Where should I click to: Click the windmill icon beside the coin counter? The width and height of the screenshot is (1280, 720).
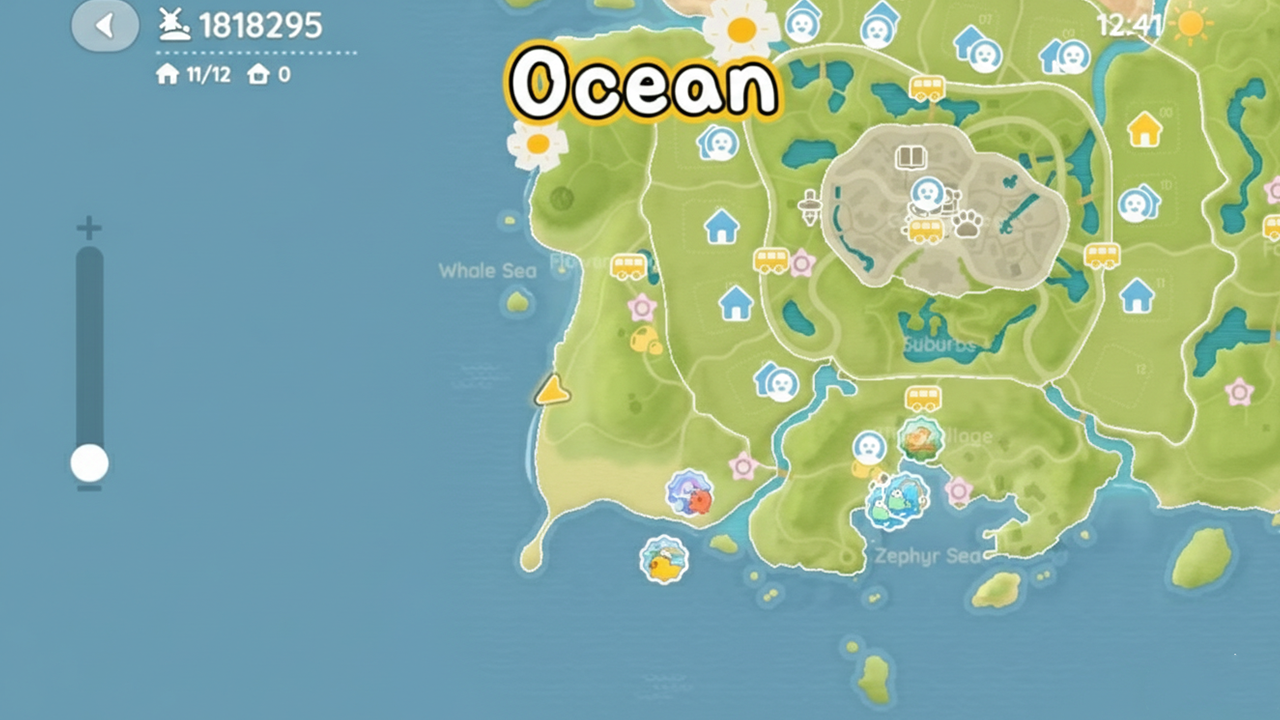click(172, 25)
